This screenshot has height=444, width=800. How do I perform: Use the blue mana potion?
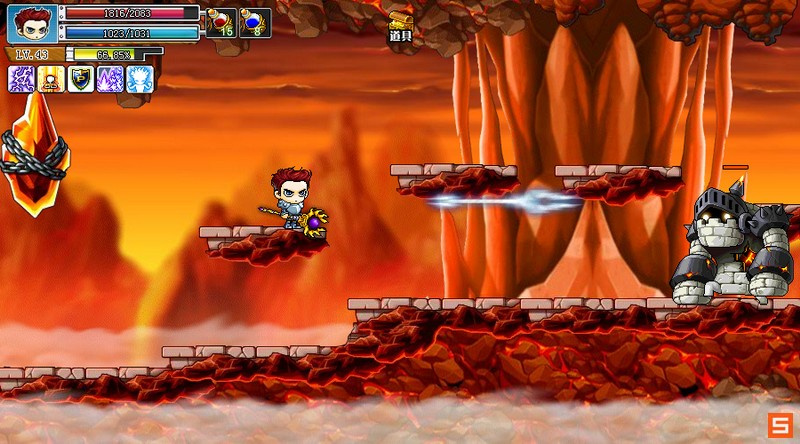254,22
